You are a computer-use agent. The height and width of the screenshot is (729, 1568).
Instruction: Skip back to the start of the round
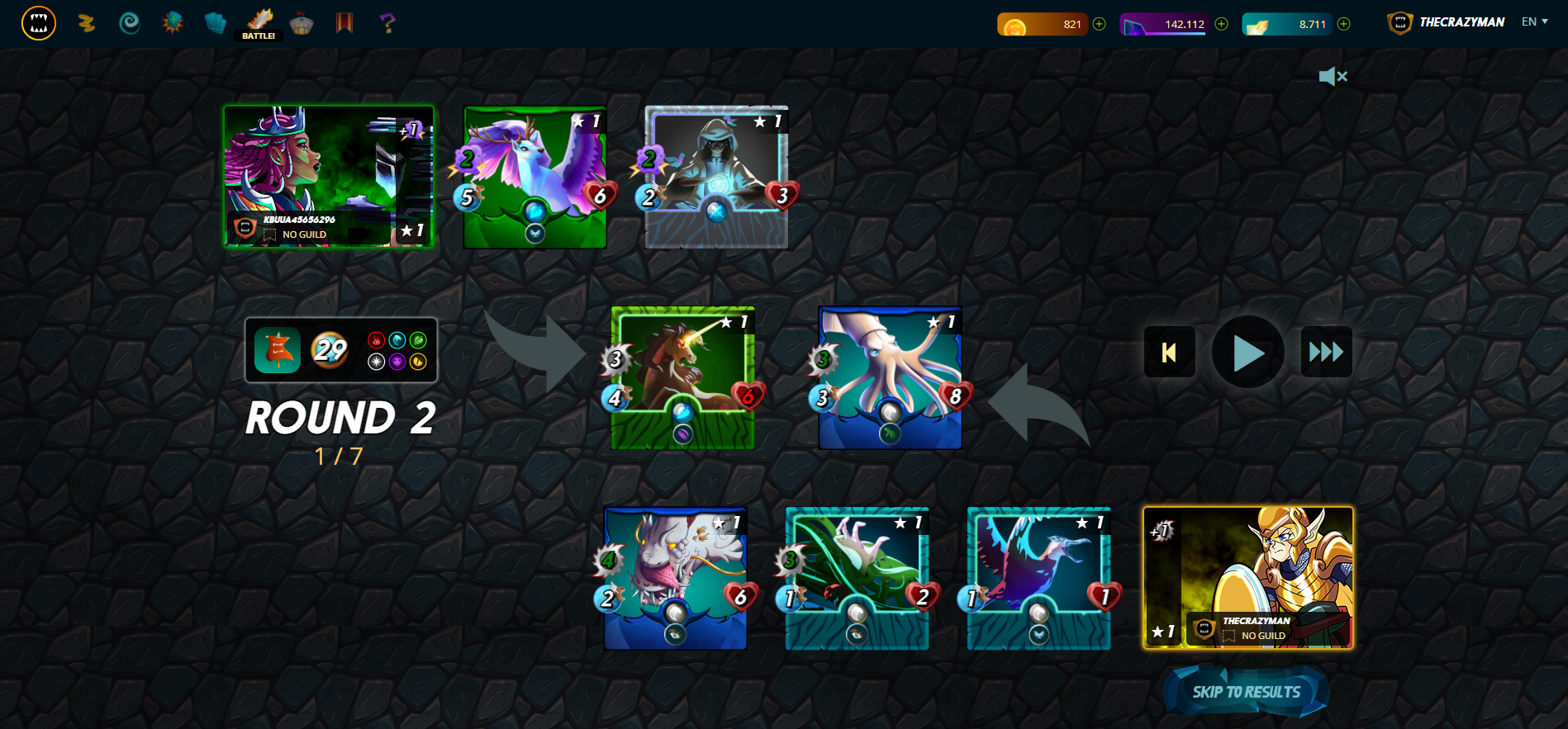tap(1169, 352)
